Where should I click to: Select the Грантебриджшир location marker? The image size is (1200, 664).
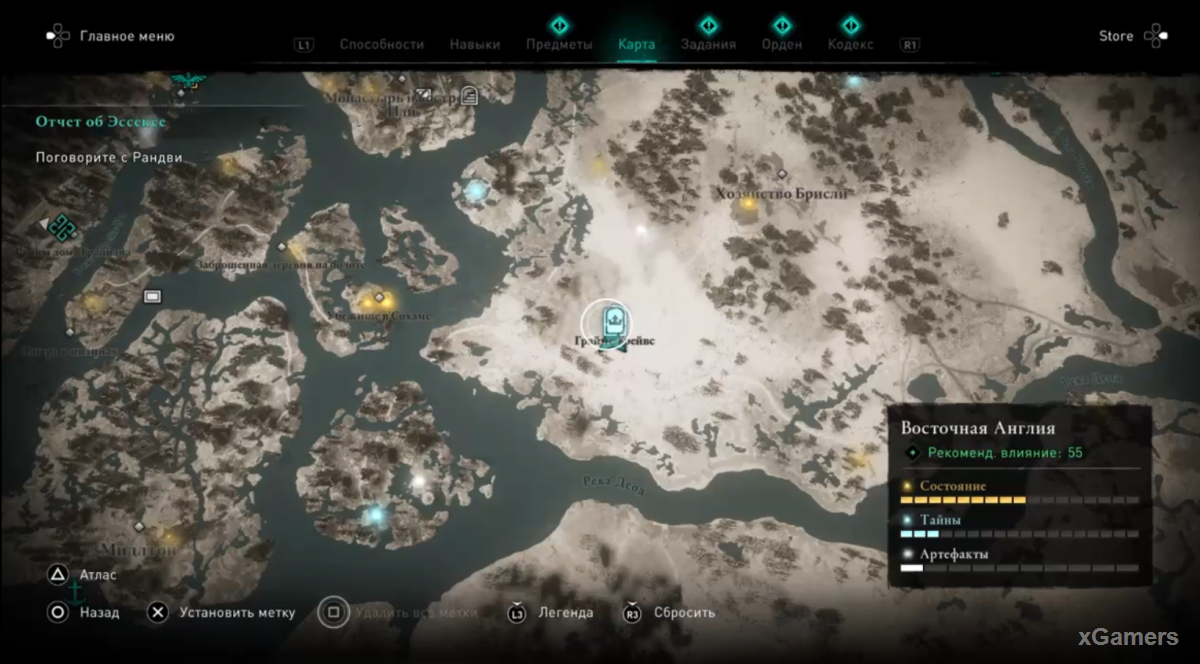[x=607, y=323]
